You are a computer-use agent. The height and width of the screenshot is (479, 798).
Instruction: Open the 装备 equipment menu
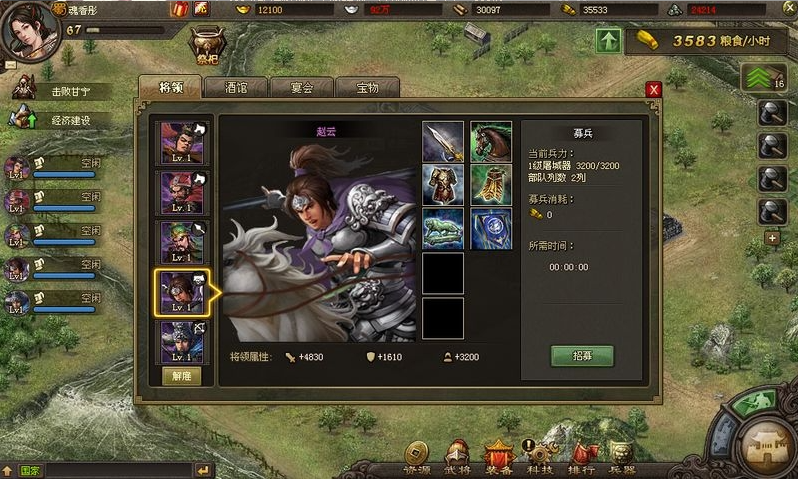[497, 459]
